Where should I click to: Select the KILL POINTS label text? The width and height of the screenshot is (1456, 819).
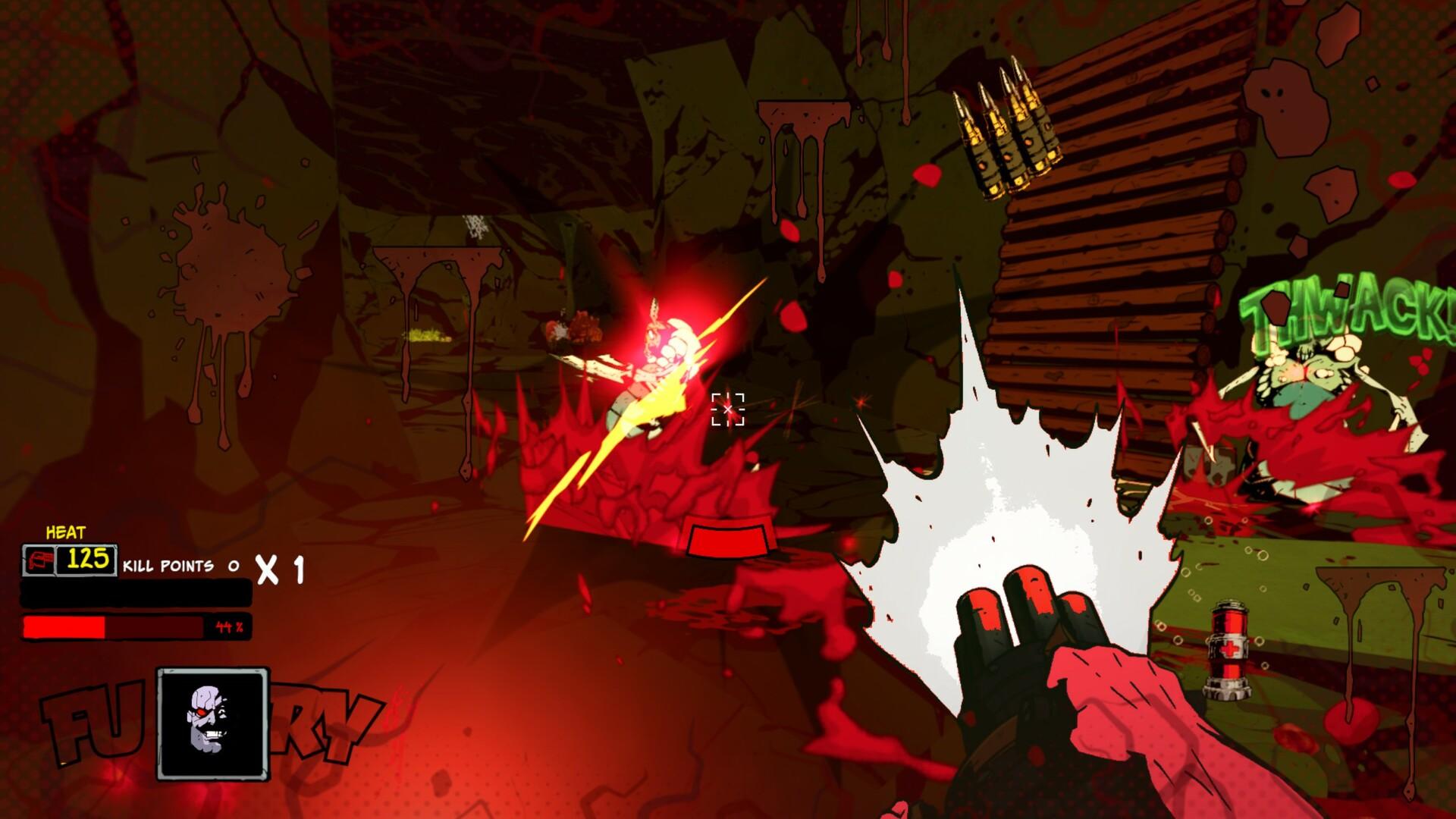[171, 564]
